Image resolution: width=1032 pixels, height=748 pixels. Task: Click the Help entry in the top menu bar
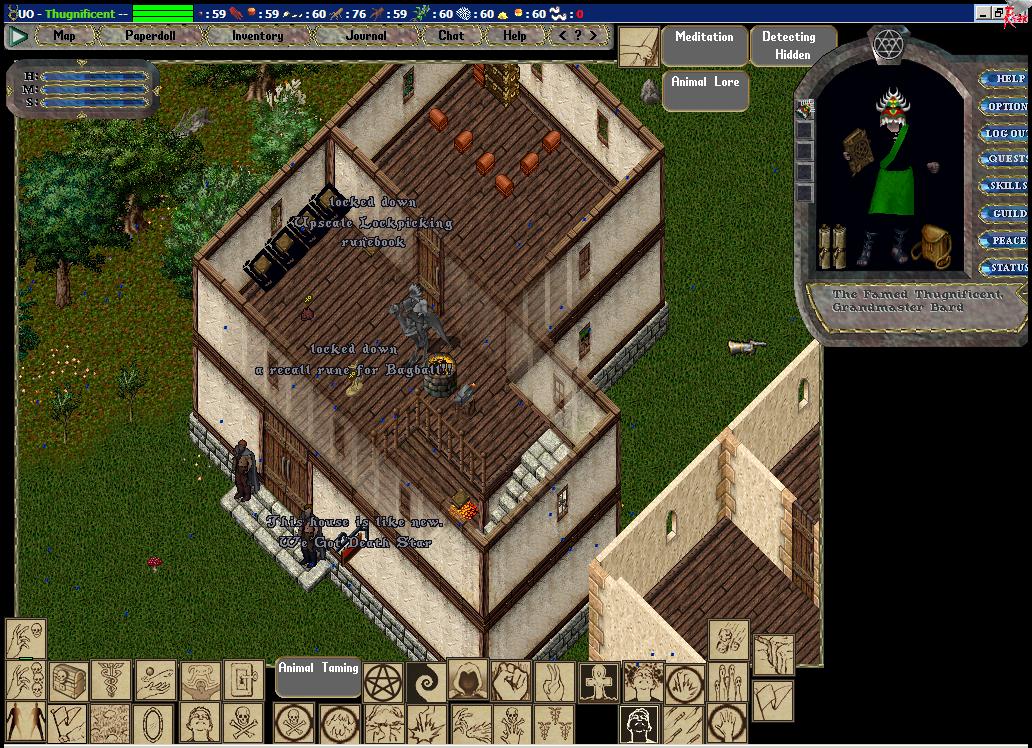point(514,36)
